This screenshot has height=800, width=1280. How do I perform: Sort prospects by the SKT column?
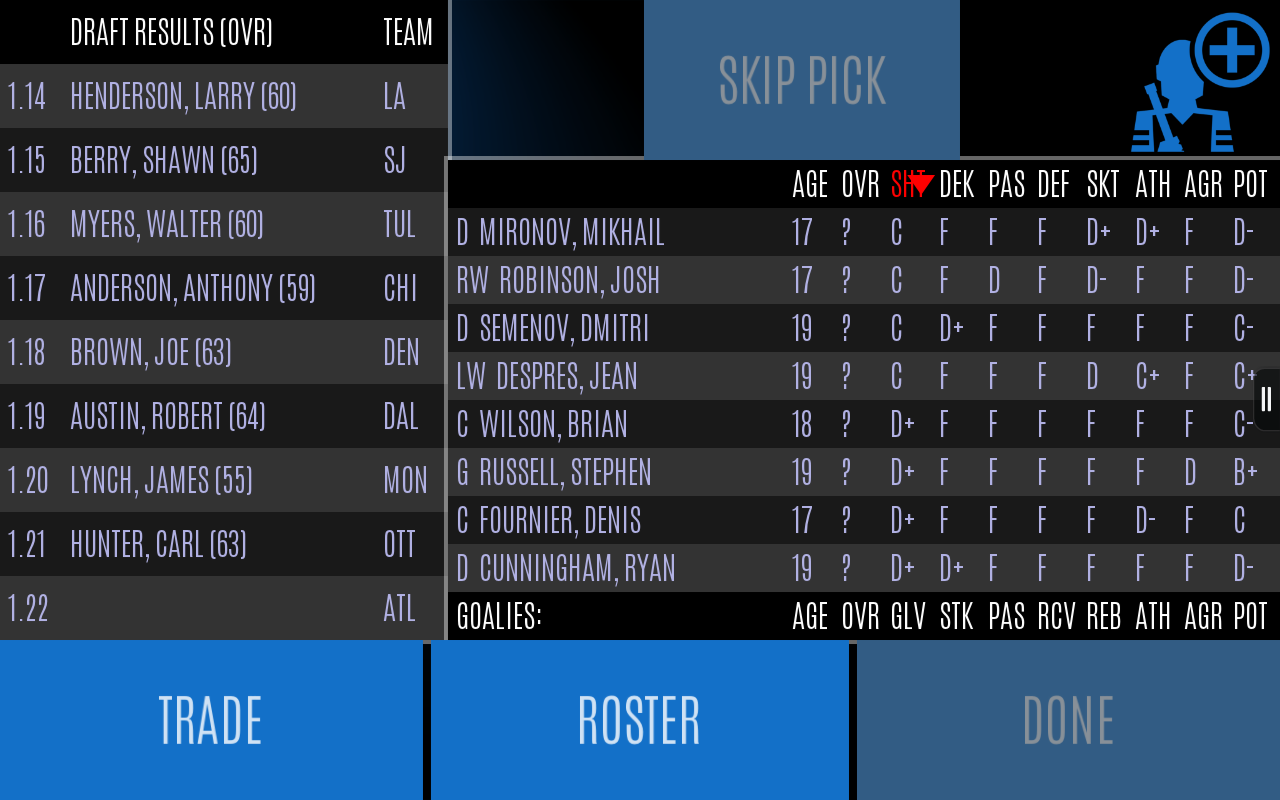coord(1104,184)
